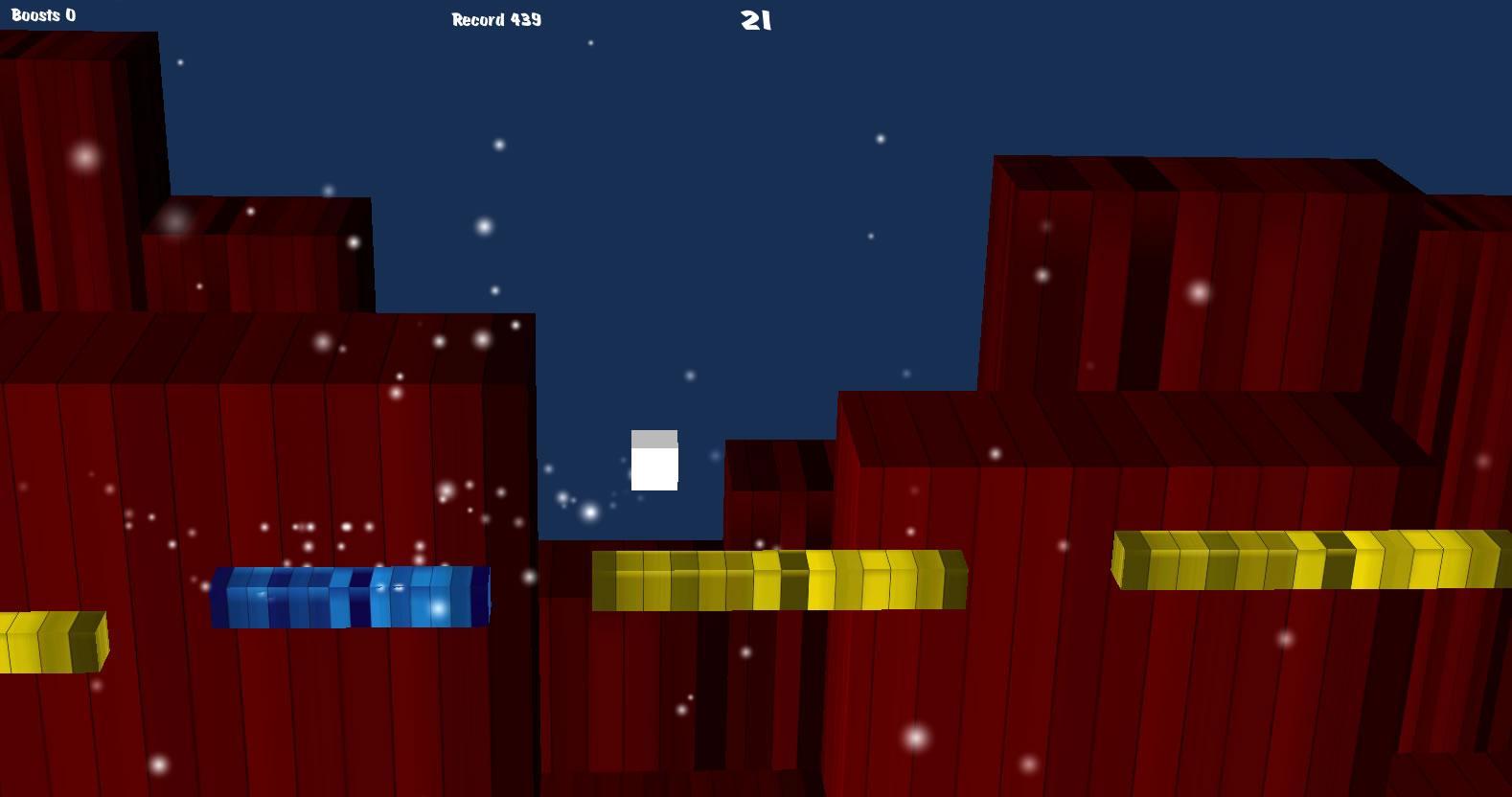Click the small yellow platform on the far left
The image size is (1512, 797).
click(x=53, y=642)
